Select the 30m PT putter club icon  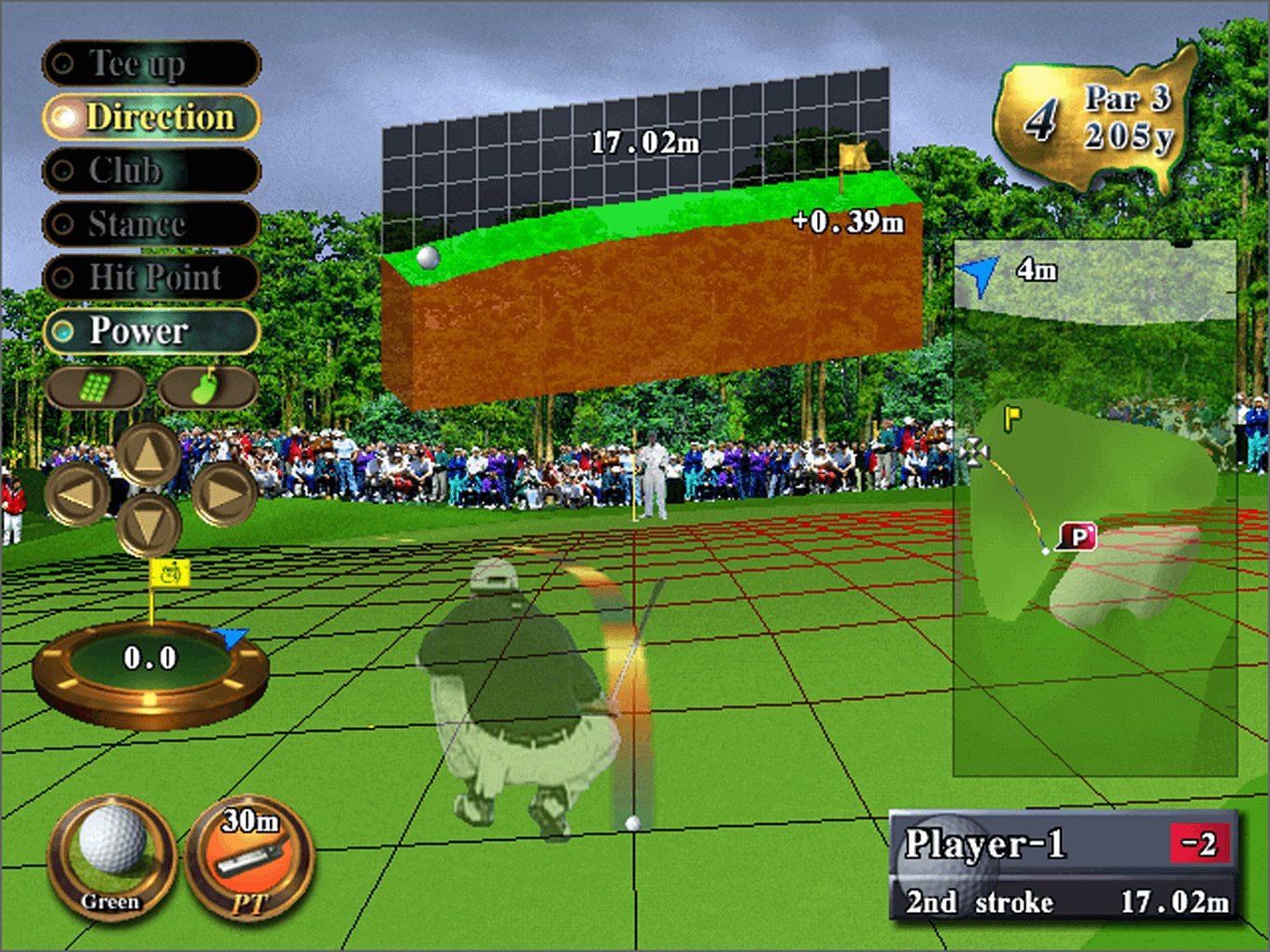click(x=249, y=858)
